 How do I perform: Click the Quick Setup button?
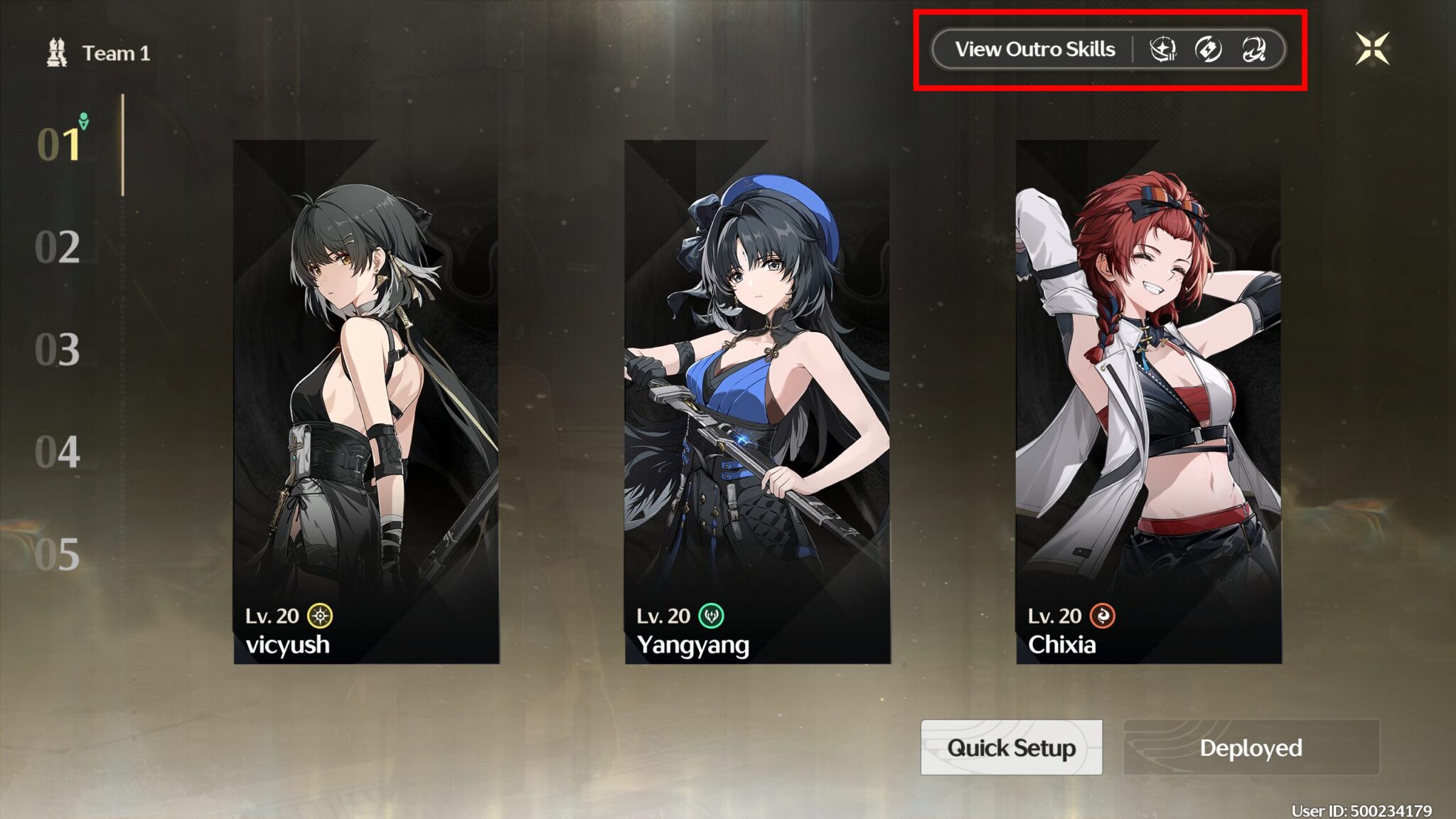1011,747
